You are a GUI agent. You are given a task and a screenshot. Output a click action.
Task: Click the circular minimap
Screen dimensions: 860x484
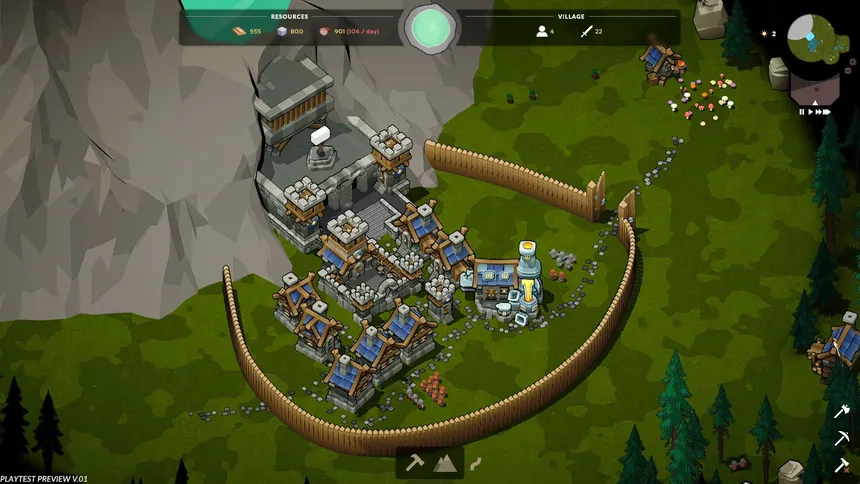(812, 38)
